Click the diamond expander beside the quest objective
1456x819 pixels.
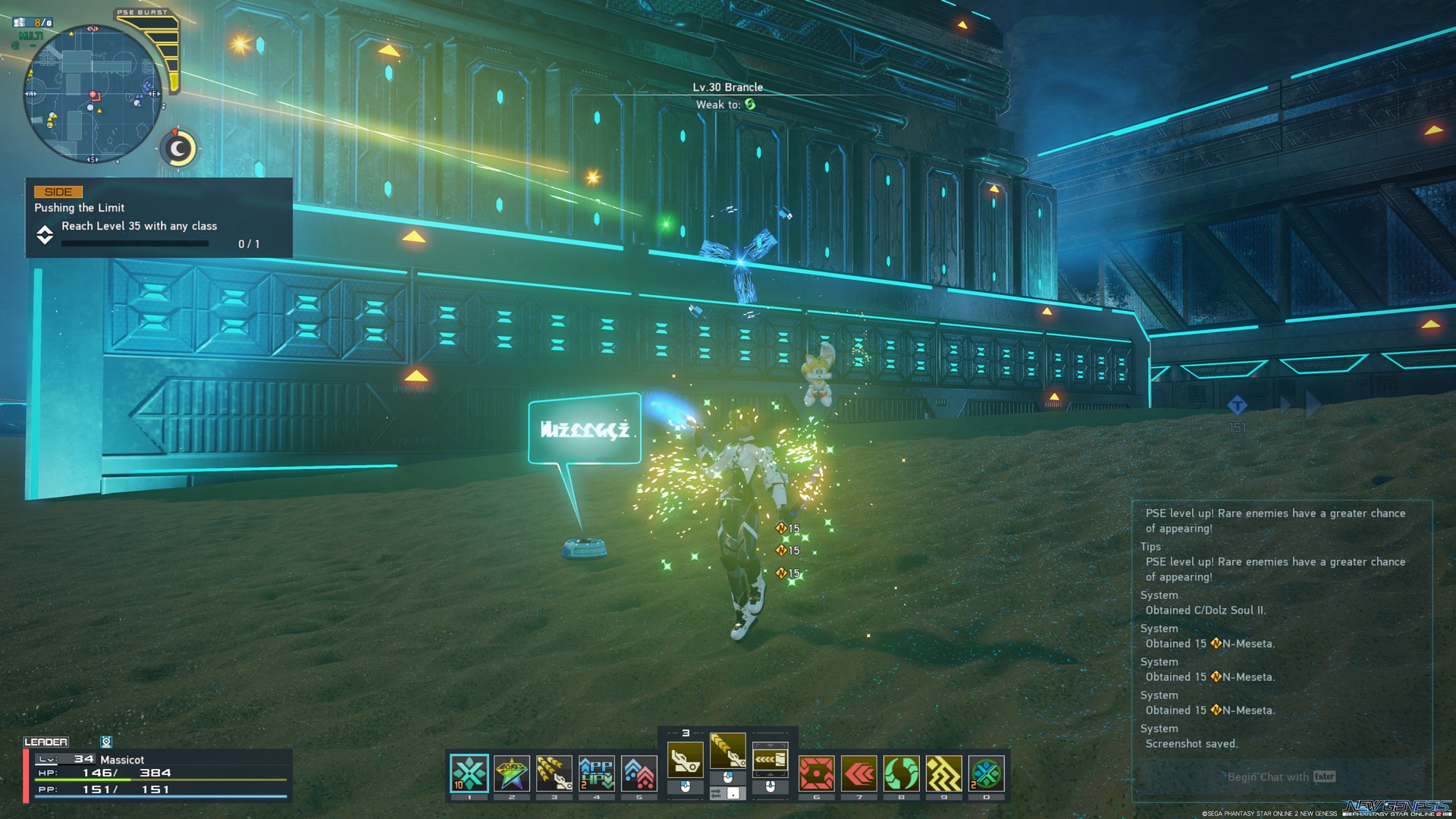click(x=45, y=234)
